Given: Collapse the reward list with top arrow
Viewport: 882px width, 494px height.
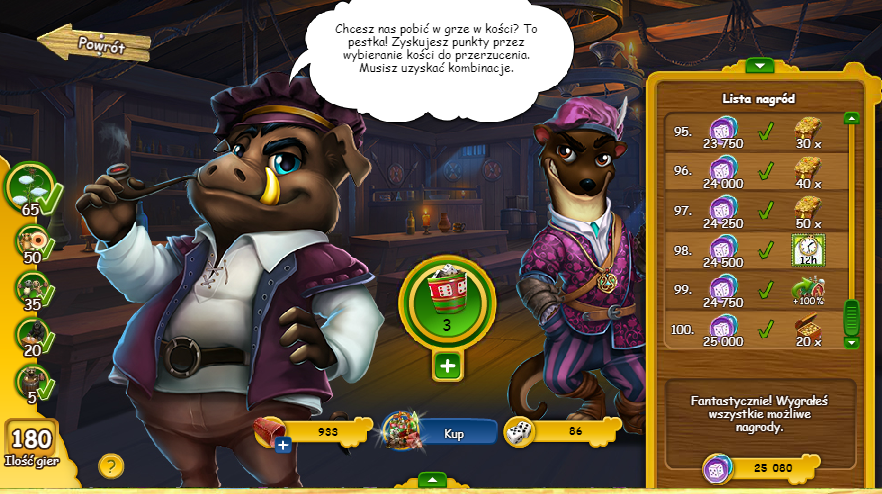Looking at the screenshot, I should coord(760,66).
